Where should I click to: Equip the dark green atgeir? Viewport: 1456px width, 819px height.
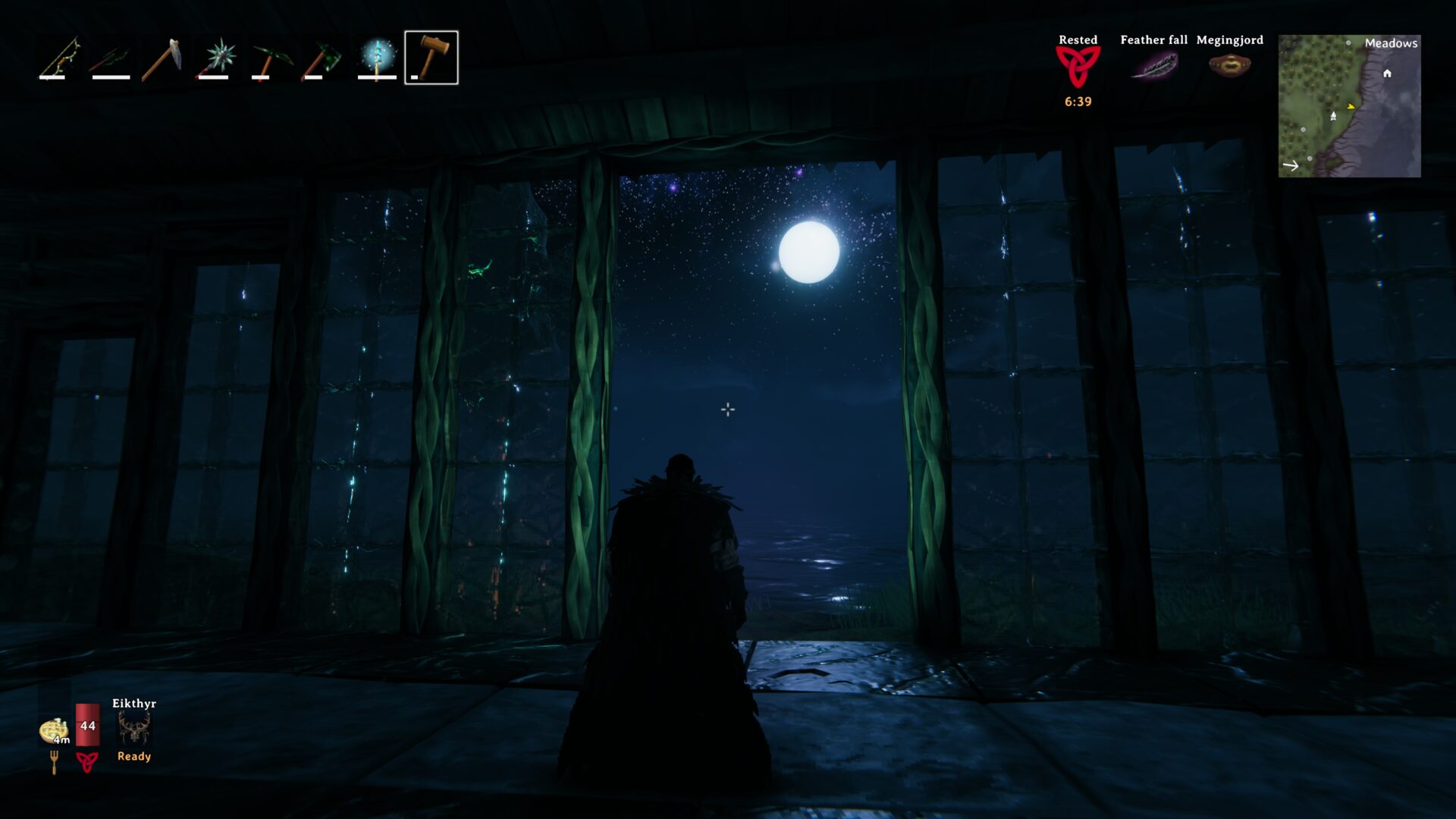(111, 58)
